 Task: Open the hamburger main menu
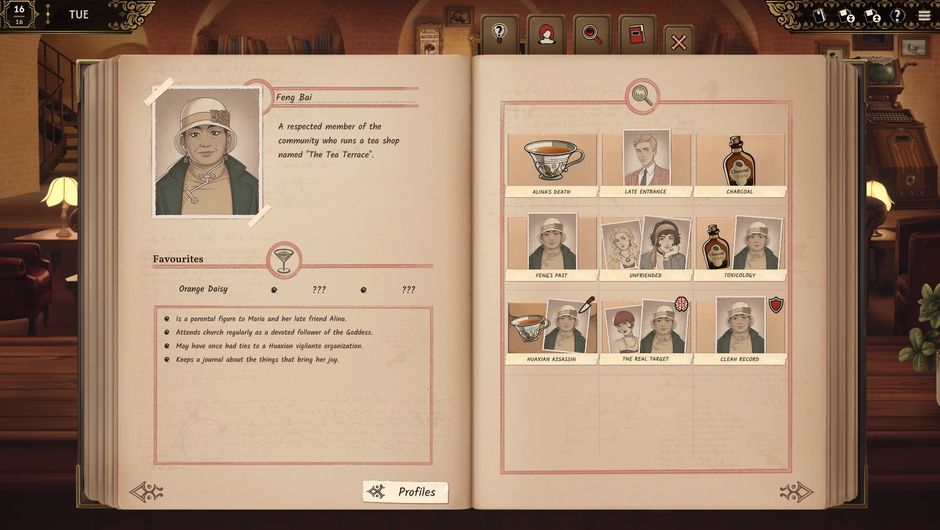pyautogui.click(x=924, y=15)
